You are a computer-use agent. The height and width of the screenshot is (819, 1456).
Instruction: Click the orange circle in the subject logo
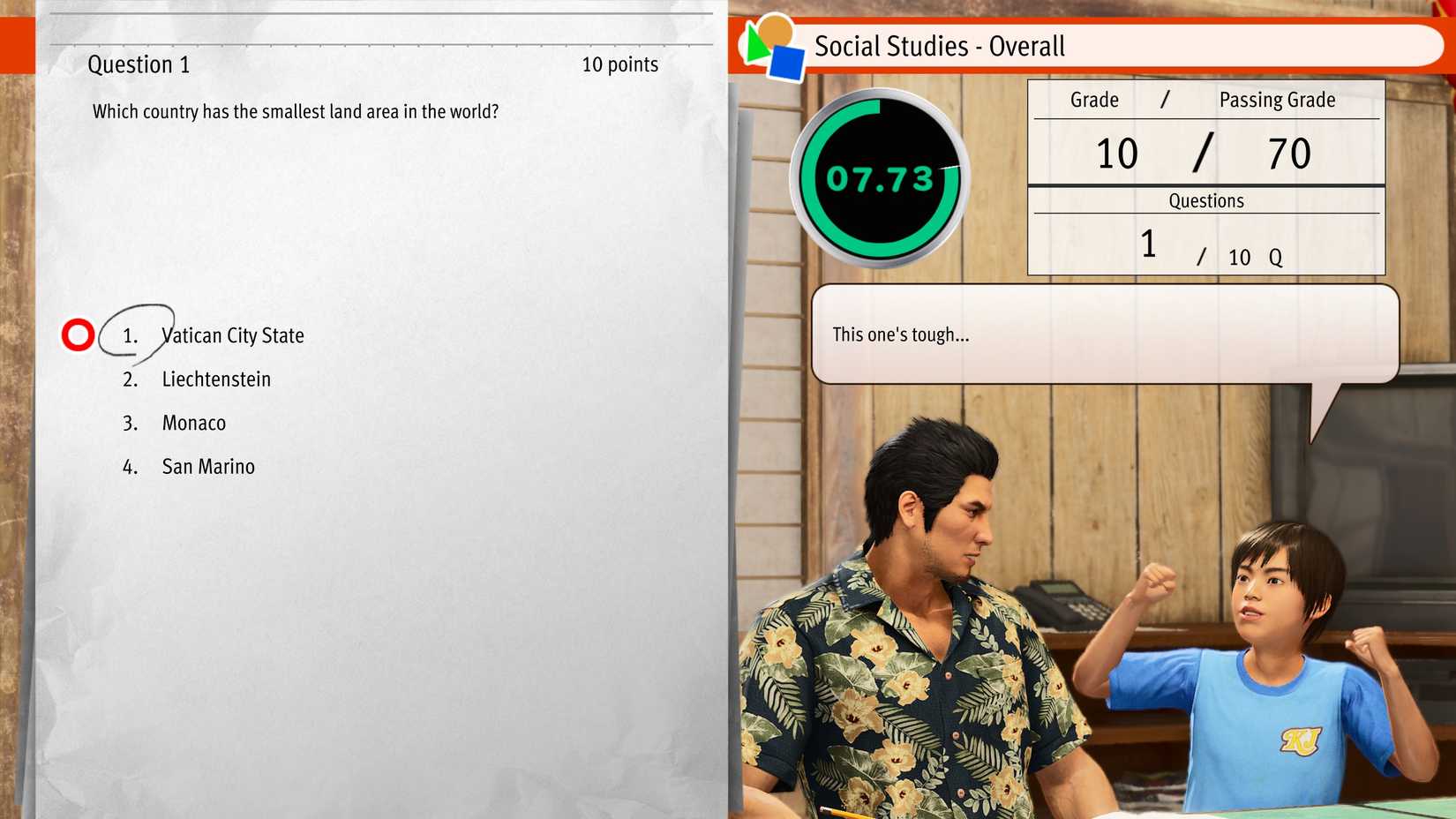[x=776, y=26]
